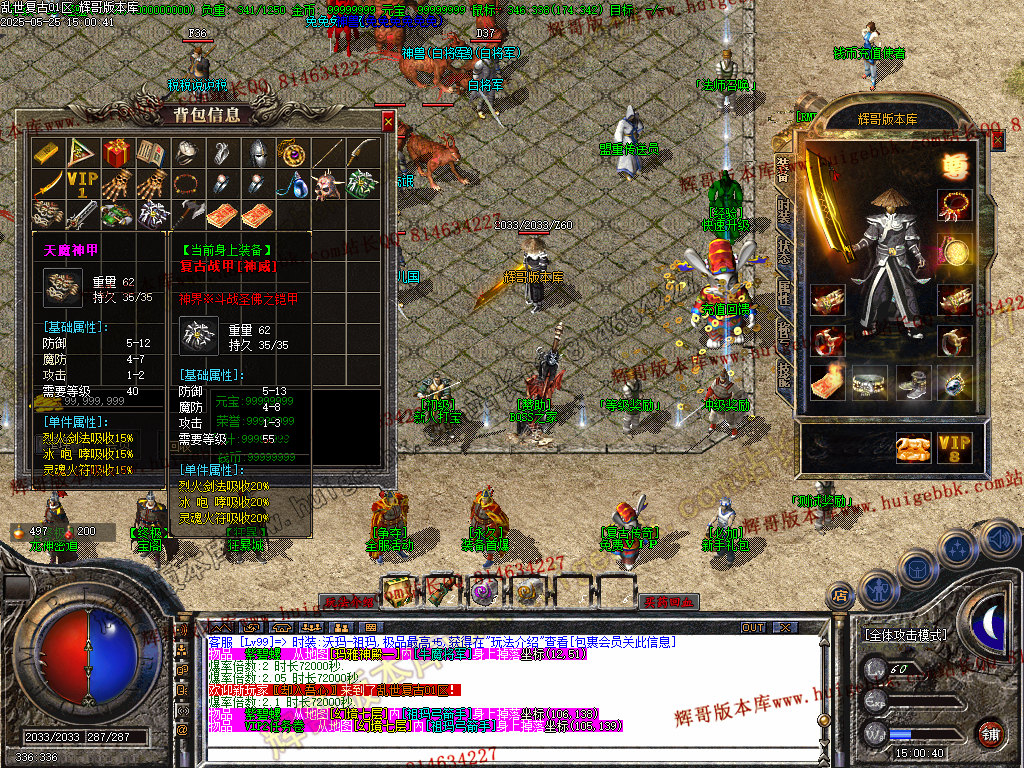Viewport: 1024px width, 768px height.
Task: Close the character equipment panel
Action: pyautogui.click(x=996, y=141)
